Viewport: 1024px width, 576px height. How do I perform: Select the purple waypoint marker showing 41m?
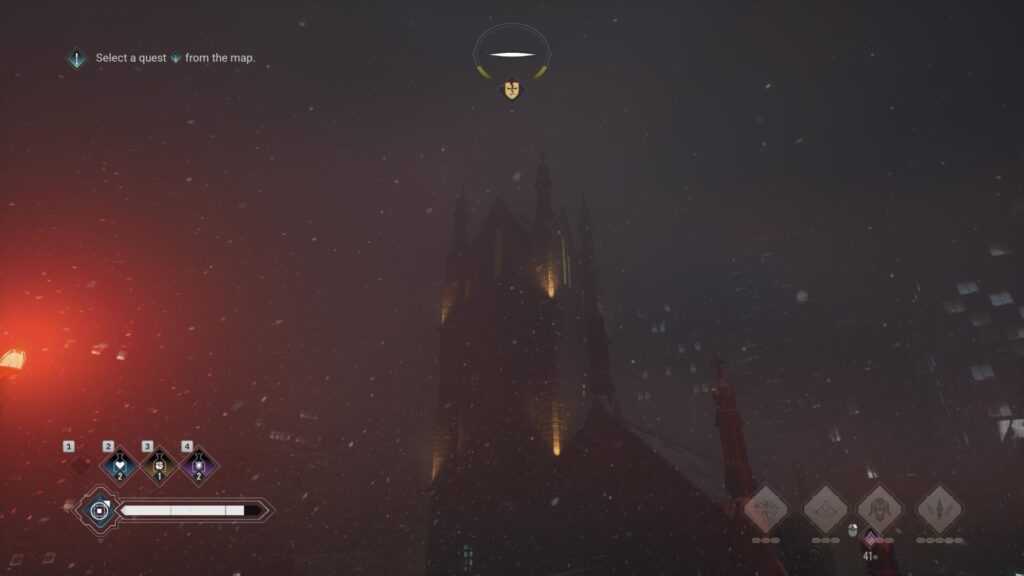tap(870, 539)
